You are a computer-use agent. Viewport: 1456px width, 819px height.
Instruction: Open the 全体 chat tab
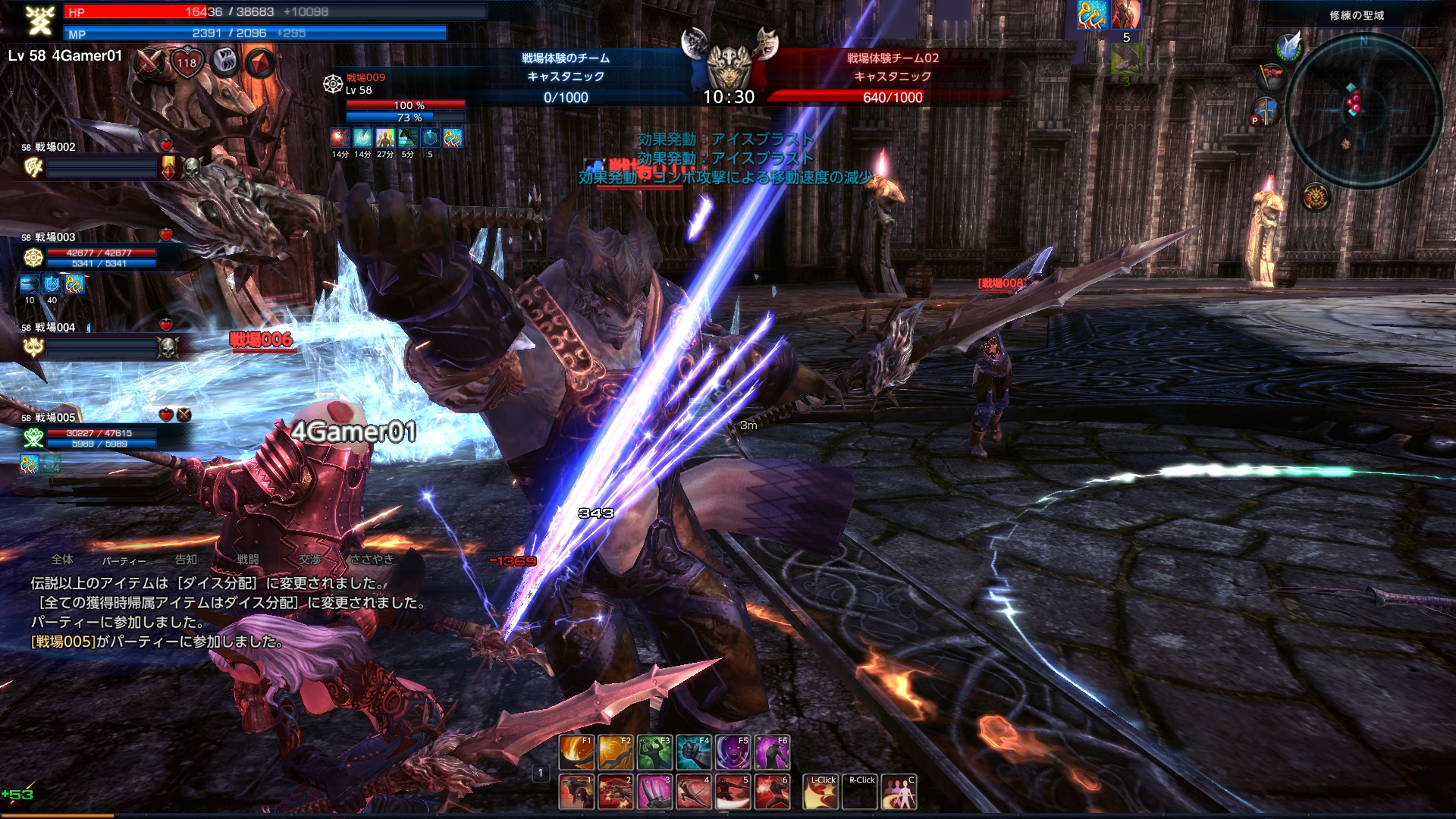(62, 560)
